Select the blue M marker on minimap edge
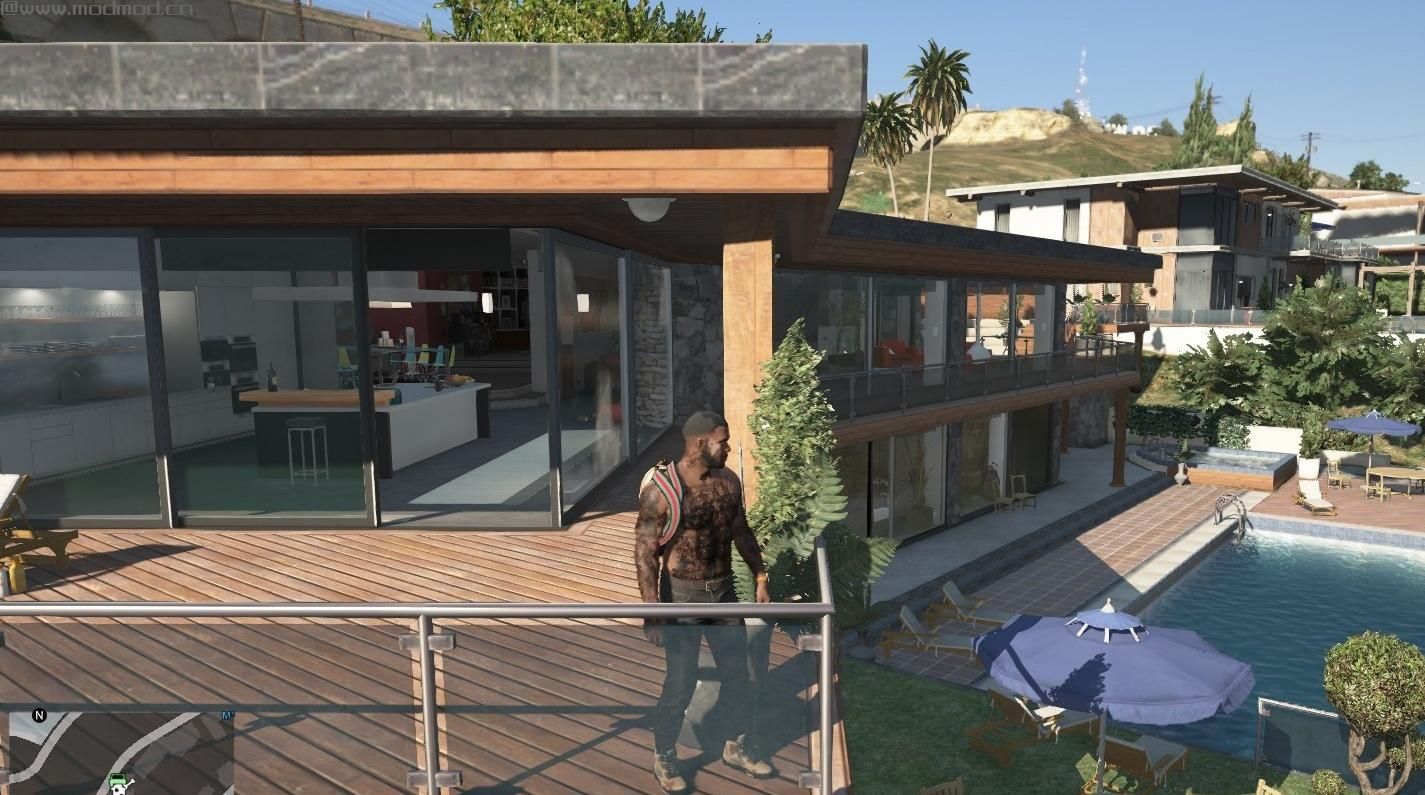1425x795 pixels. 228,716
